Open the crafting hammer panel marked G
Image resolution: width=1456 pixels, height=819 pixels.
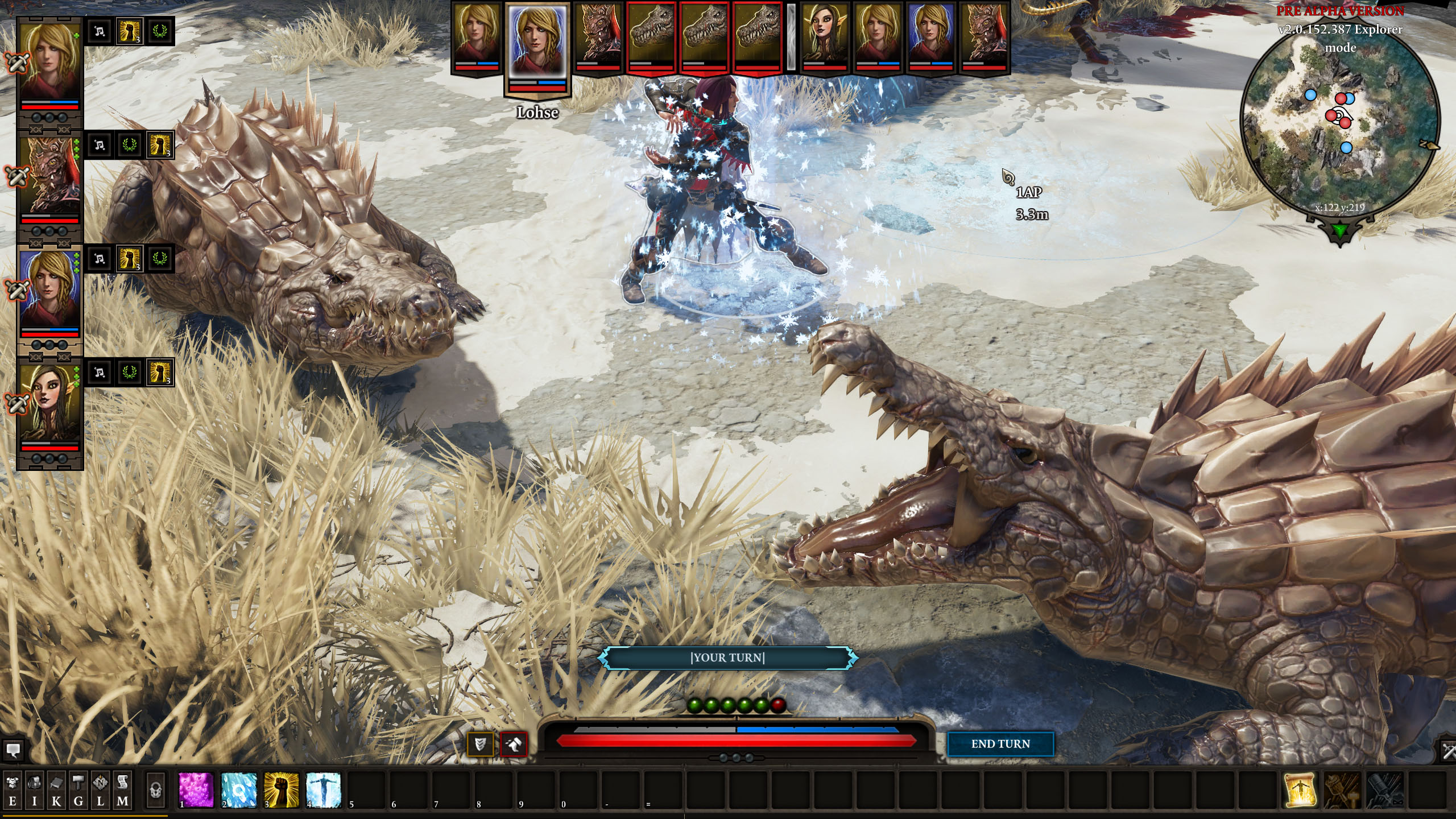[x=78, y=791]
